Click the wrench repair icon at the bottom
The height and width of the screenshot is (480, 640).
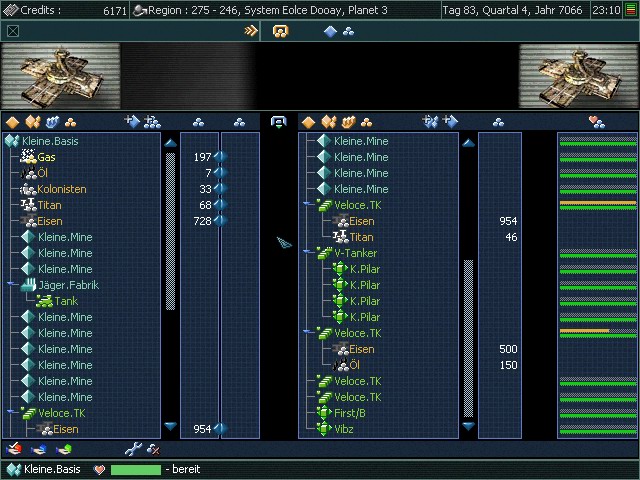point(132,449)
